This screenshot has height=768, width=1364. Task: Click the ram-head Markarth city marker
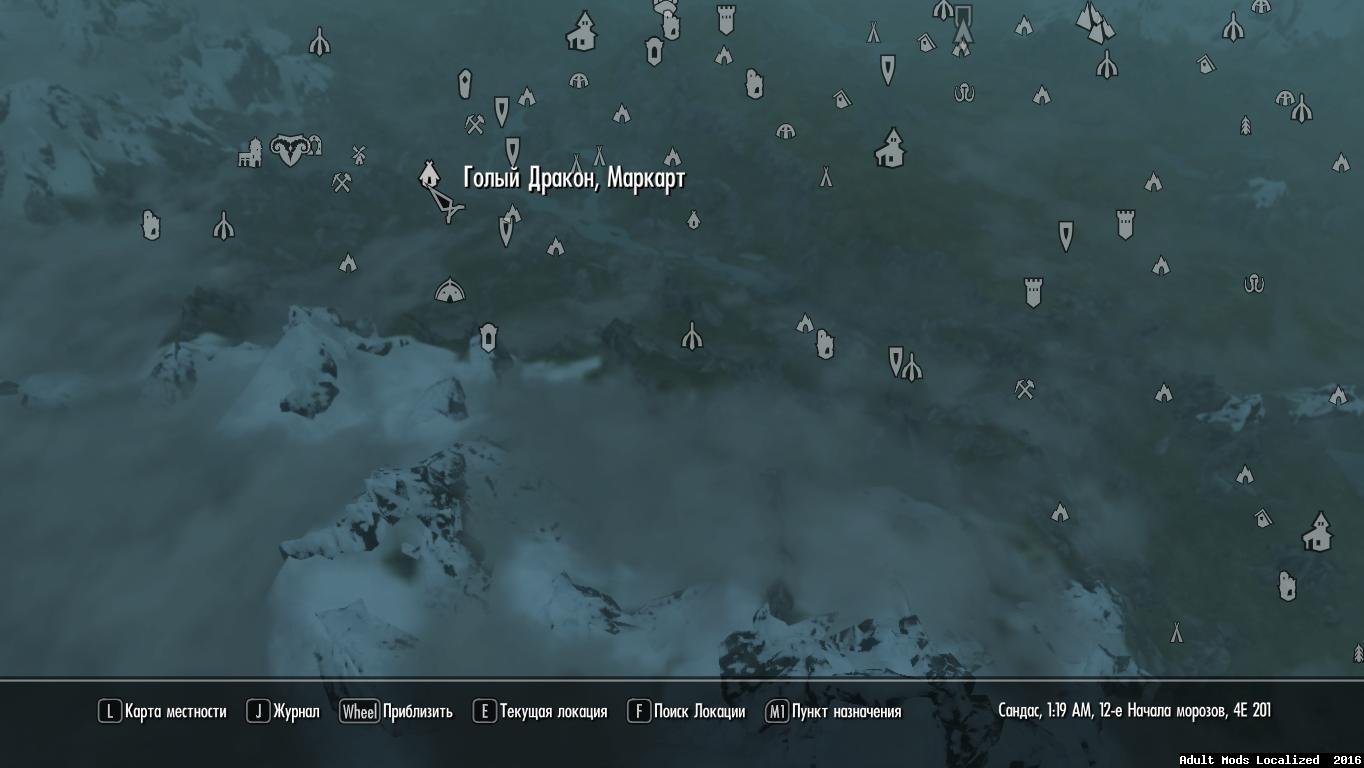(290, 150)
